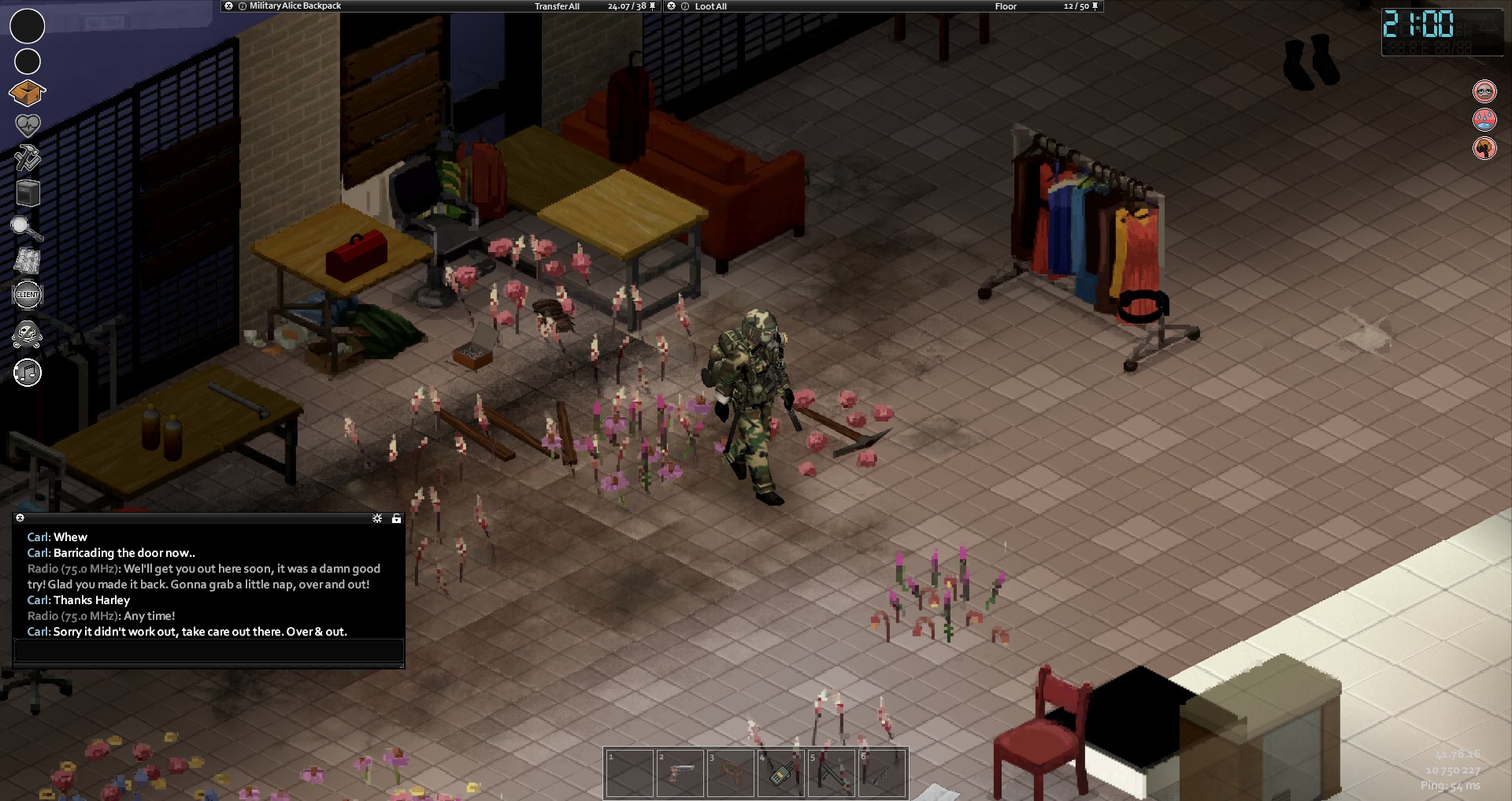Select the pistol in hotbar slot 2

pos(680,773)
